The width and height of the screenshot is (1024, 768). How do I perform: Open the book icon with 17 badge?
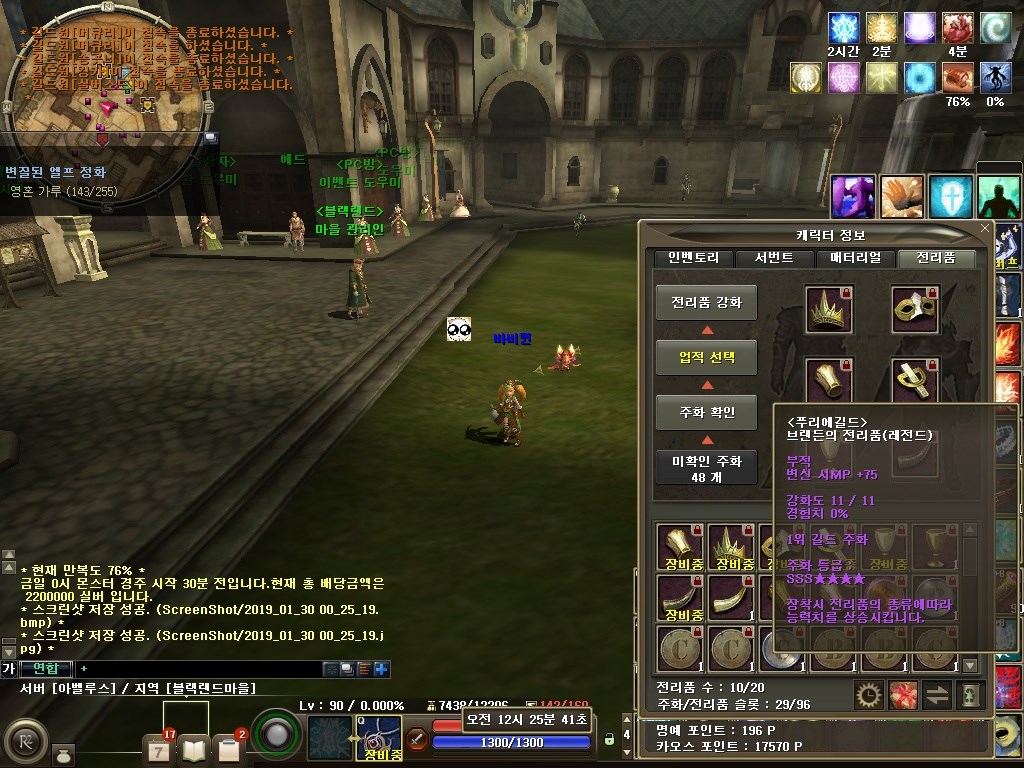coord(193,747)
